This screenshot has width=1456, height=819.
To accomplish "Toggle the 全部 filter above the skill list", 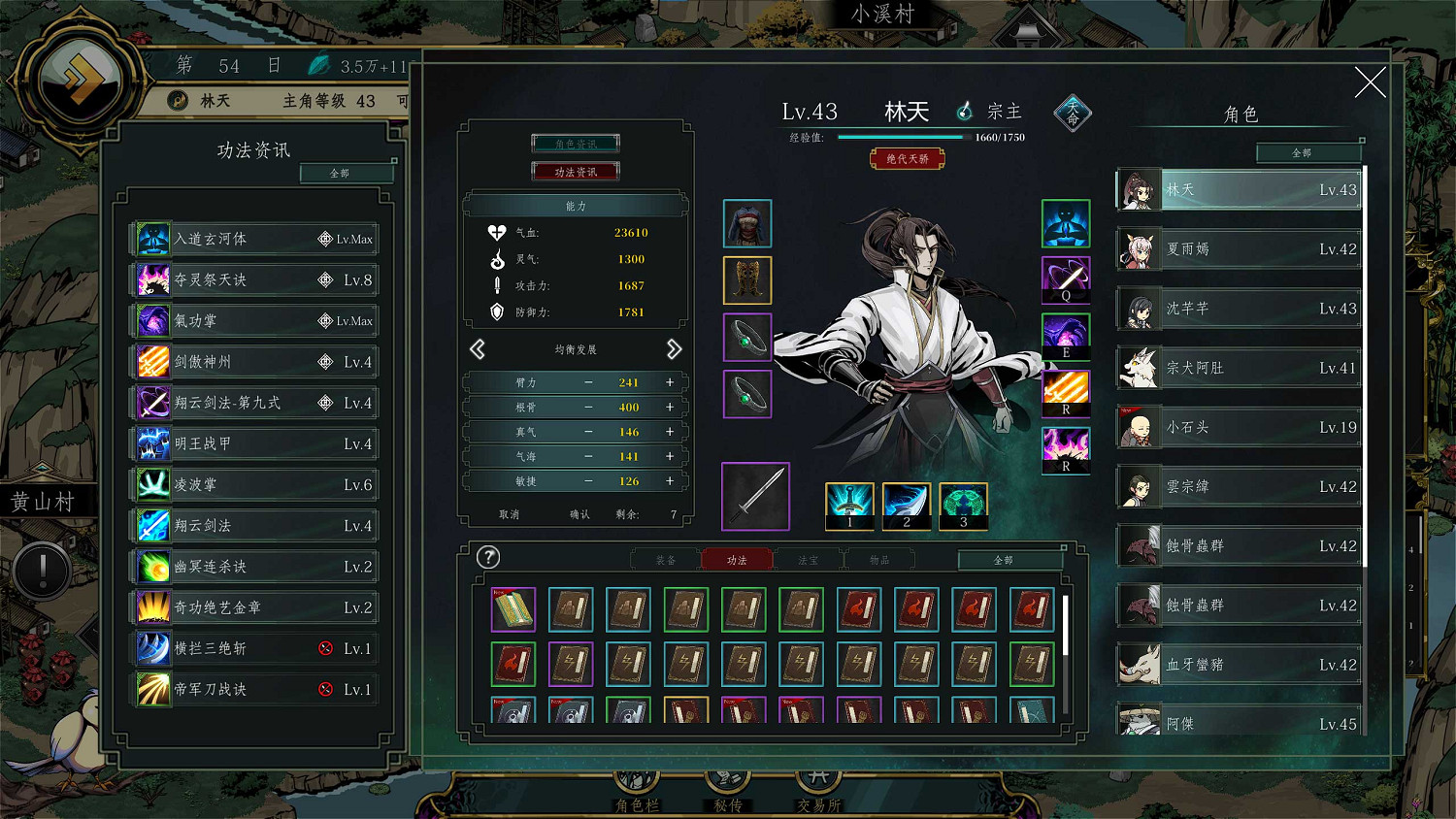I will tap(347, 173).
